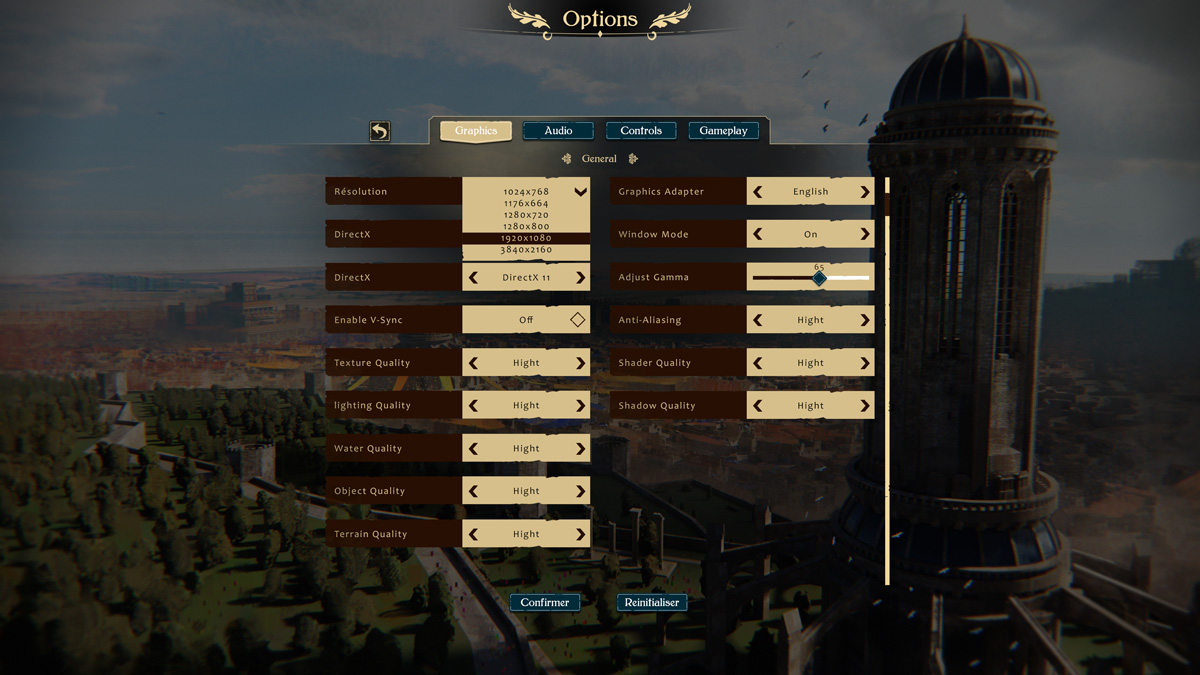Select 1280x720 from the resolution dropdown
1200x675 pixels.
526,215
